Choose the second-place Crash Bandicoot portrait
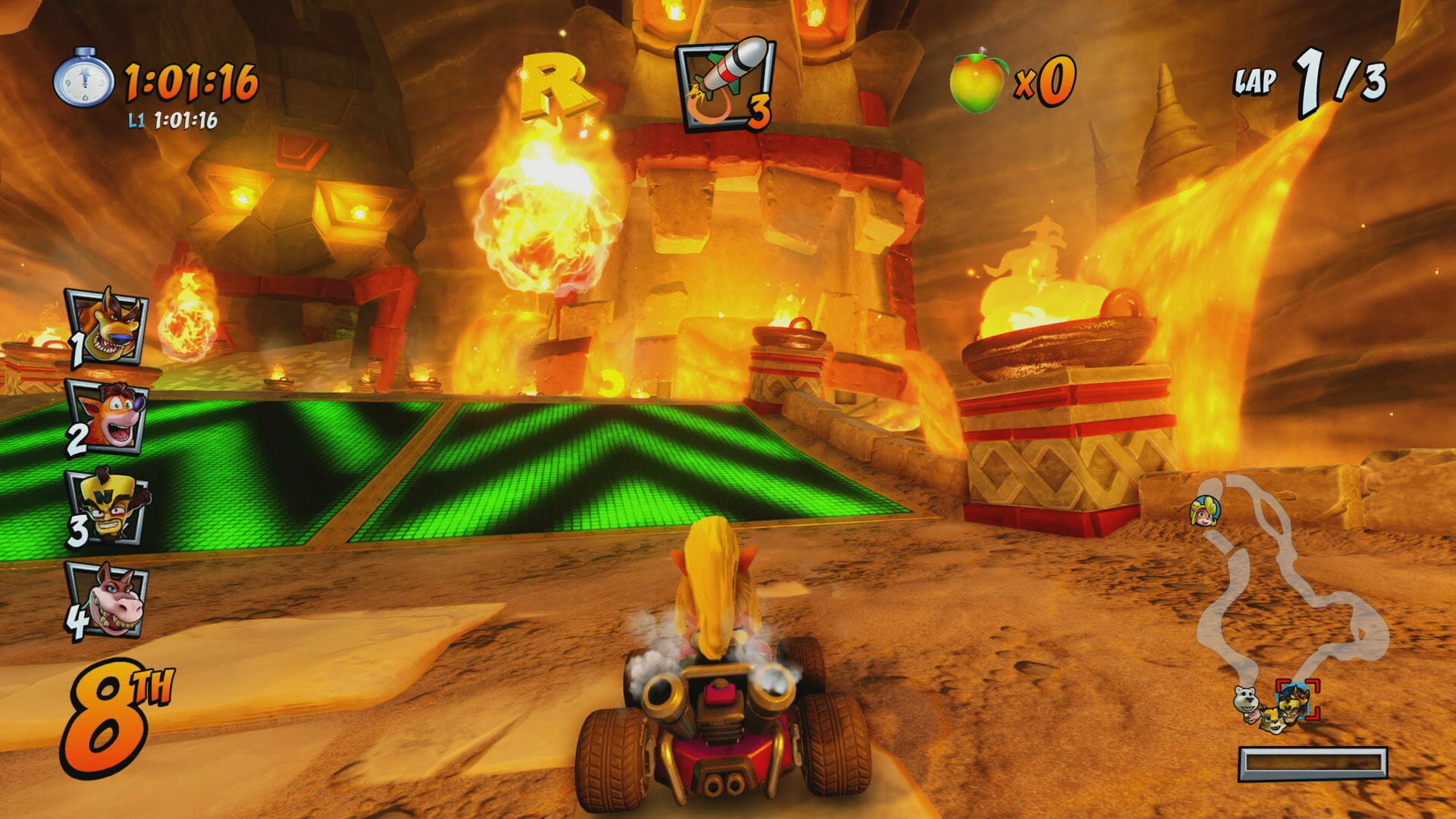Viewport: 1456px width, 819px height. coord(108,416)
